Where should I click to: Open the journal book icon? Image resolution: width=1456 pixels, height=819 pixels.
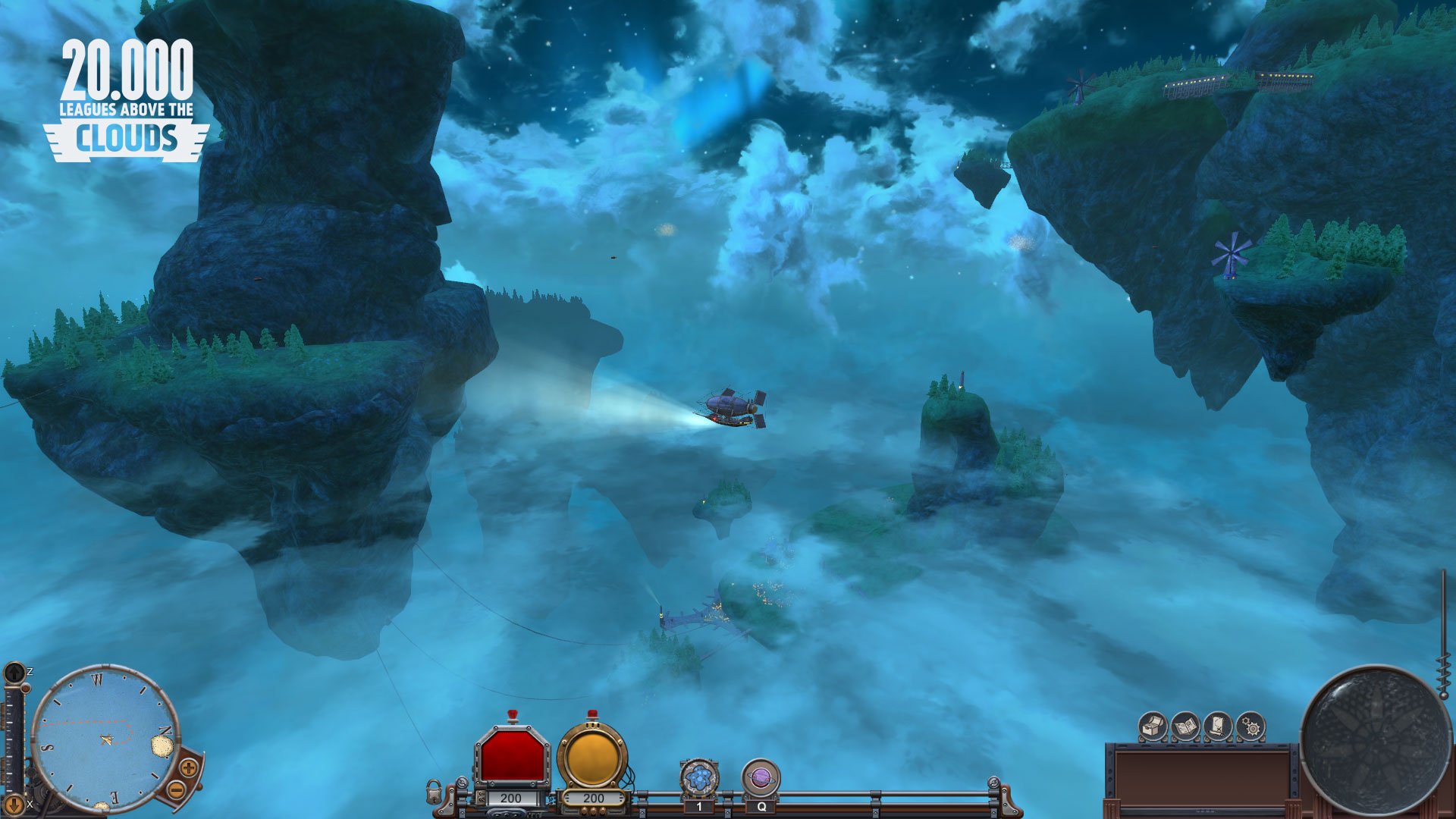1184,726
